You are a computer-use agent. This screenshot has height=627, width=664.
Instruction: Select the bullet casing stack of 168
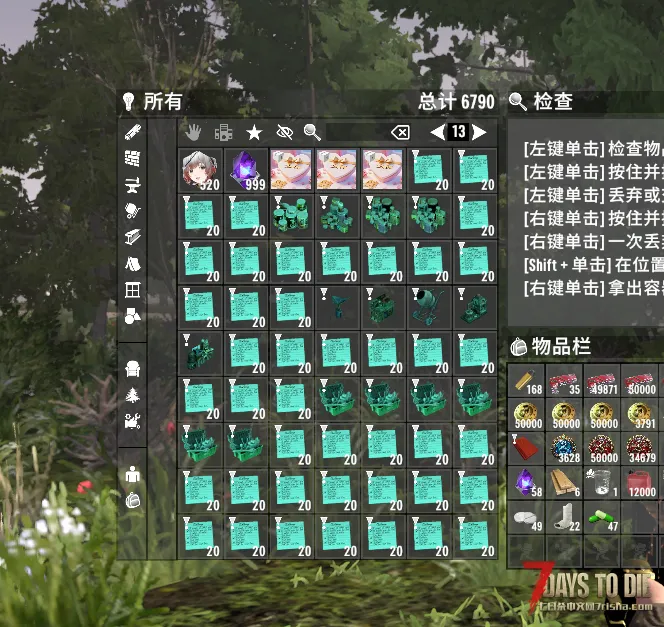526,379
